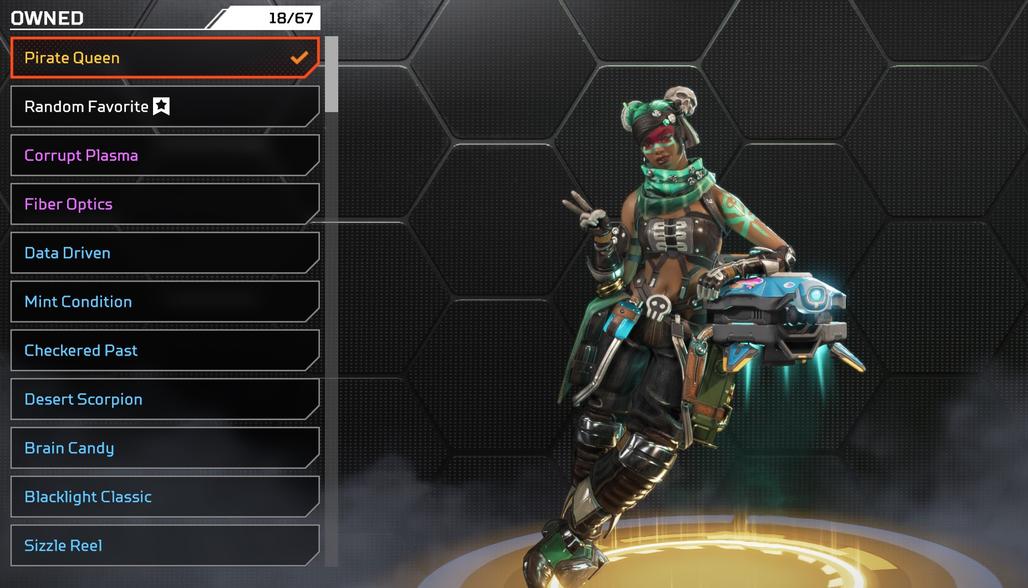Select the Pirate Queen skin
Image resolution: width=1028 pixels, height=588 pixels.
click(x=165, y=58)
